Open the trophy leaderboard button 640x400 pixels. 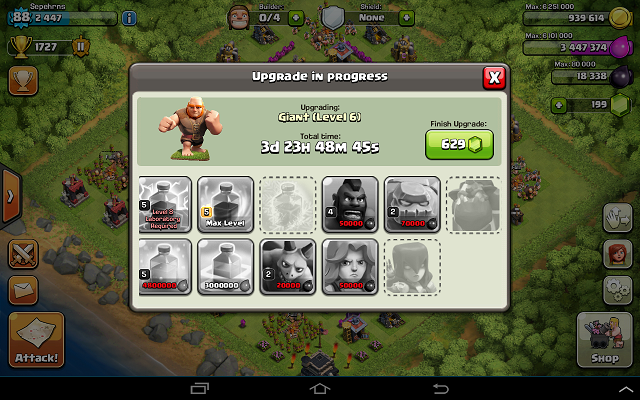(23, 76)
